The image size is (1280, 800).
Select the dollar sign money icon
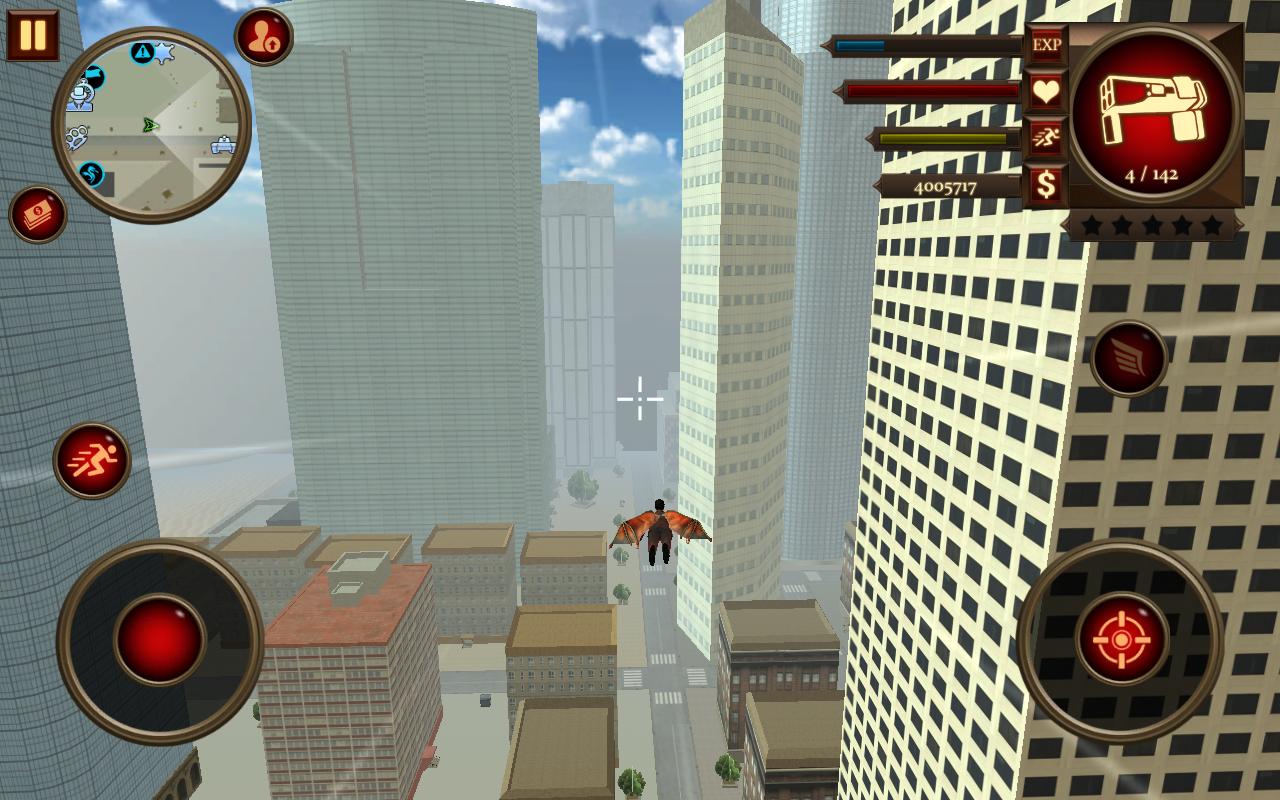coord(1046,185)
